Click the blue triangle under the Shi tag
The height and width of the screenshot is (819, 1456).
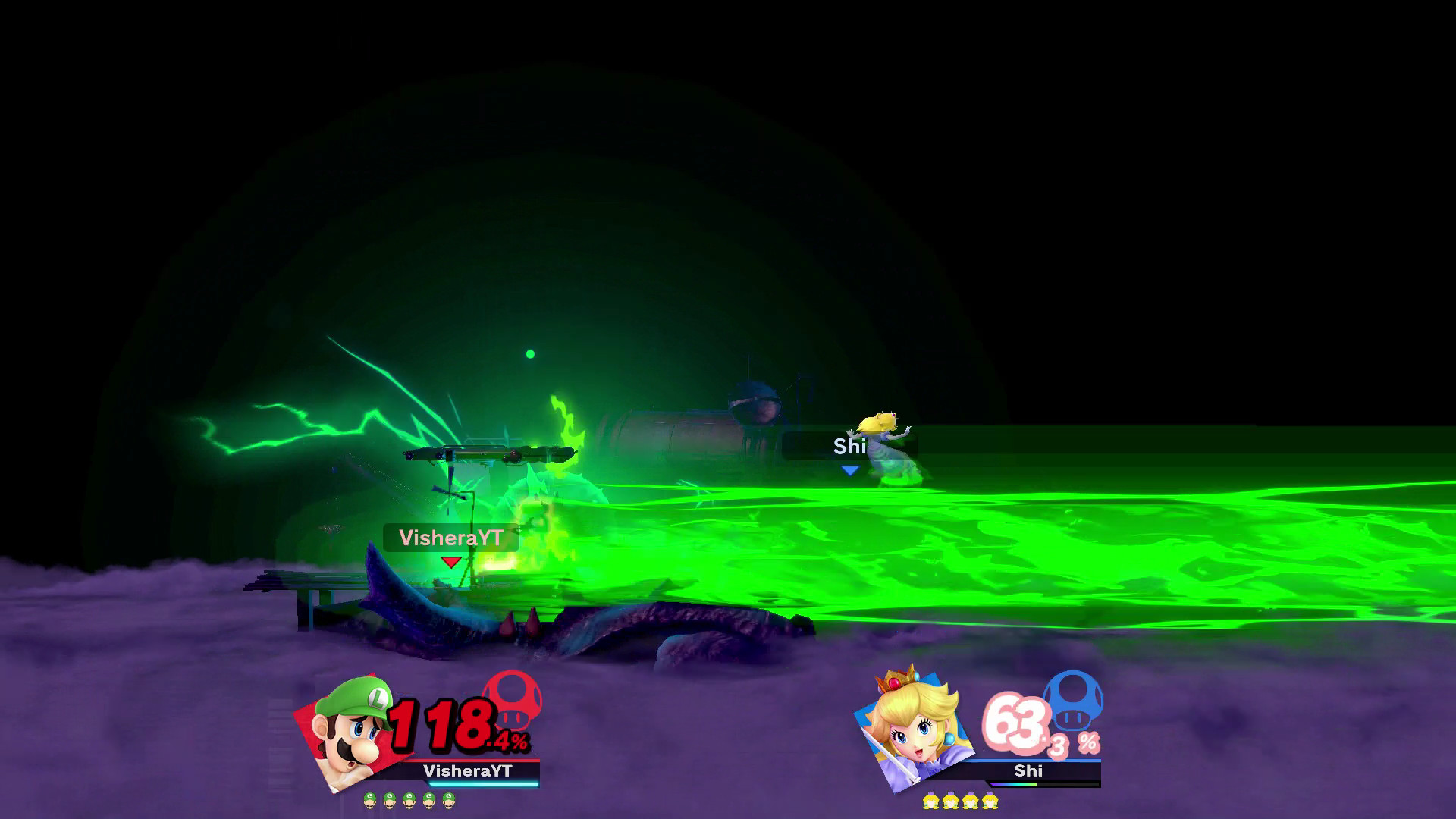point(851,469)
